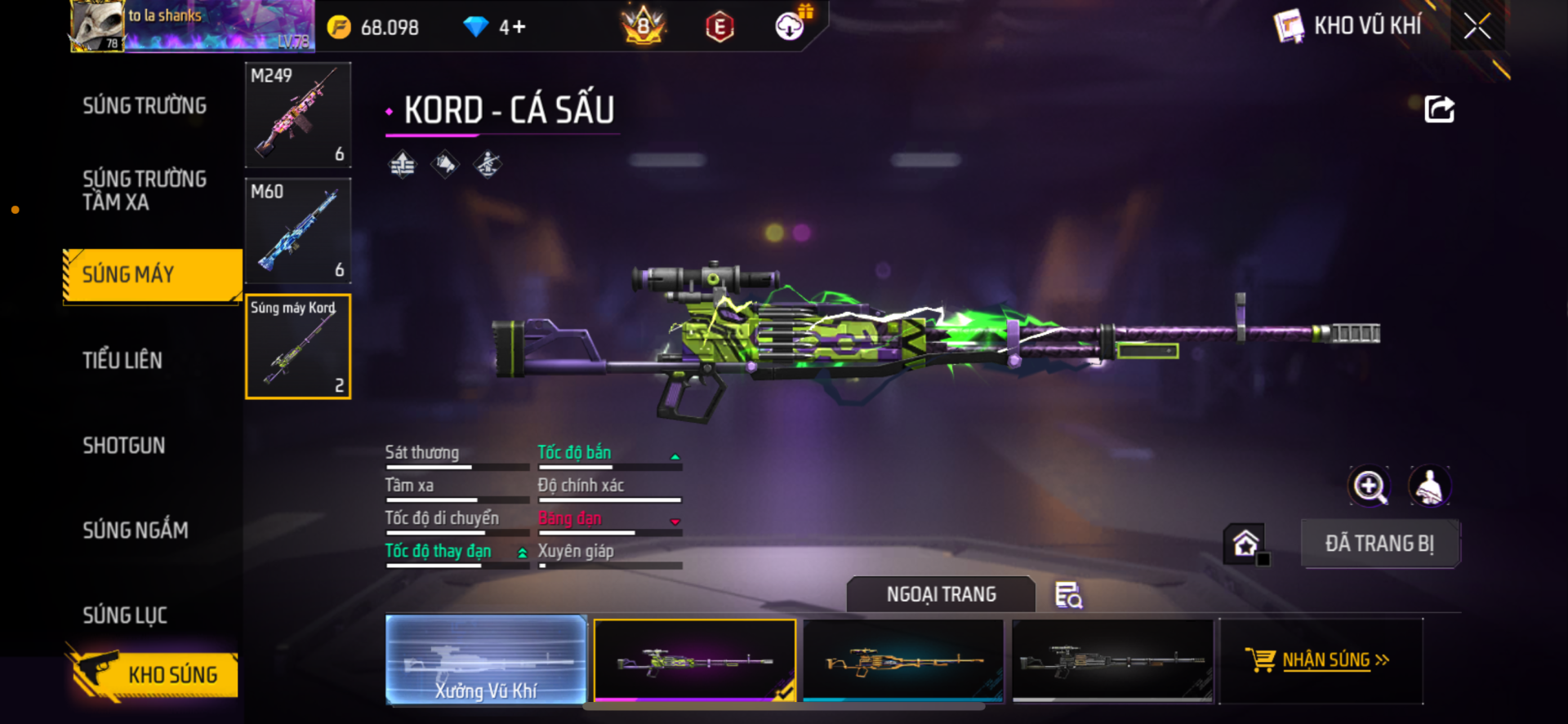
Task: Select the orange Kord skin thumbnail
Action: (903, 660)
